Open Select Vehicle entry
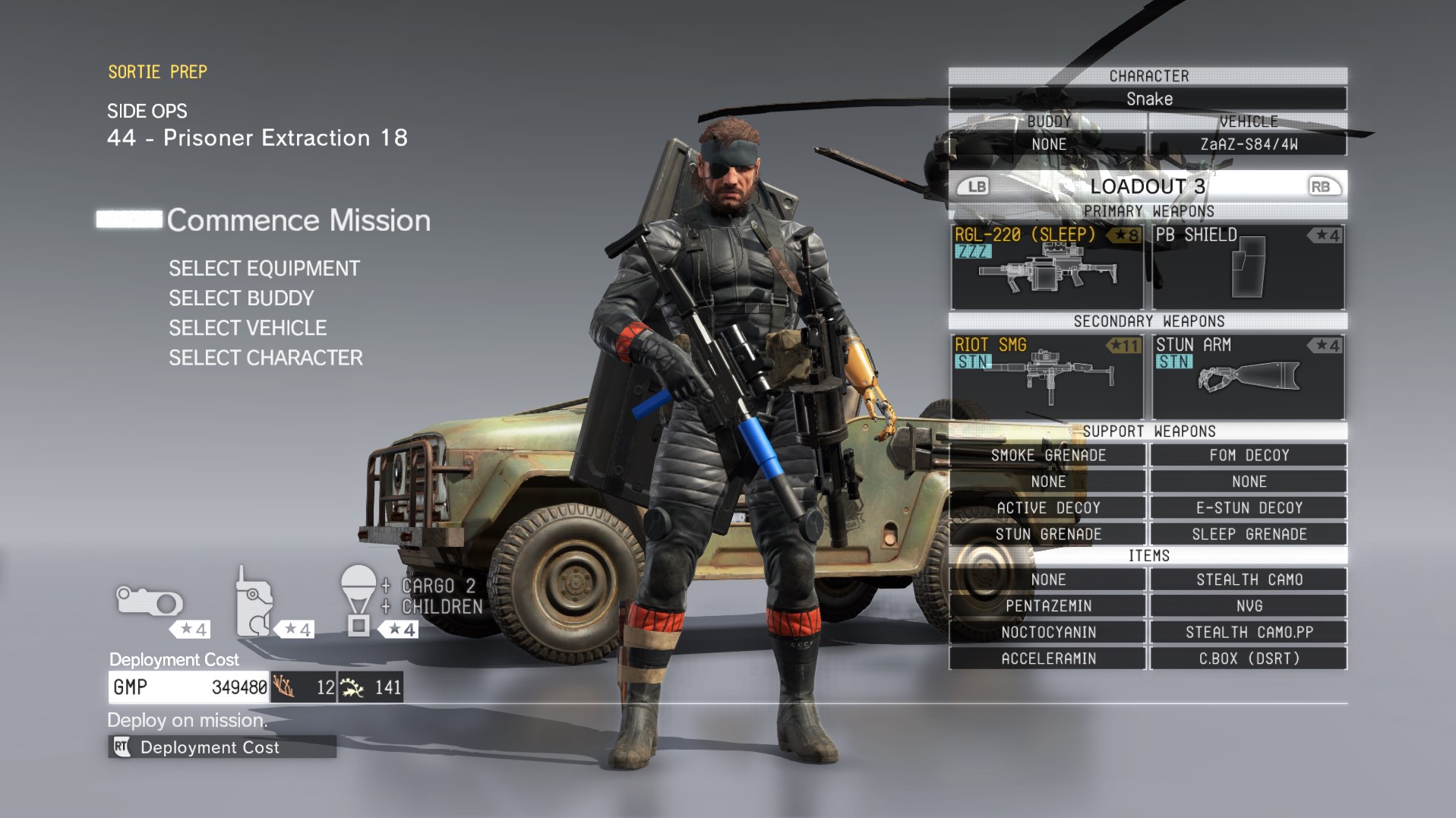The height and width of the screenshot is (818, 1456). pyautogui.click(x=248, y=328)
